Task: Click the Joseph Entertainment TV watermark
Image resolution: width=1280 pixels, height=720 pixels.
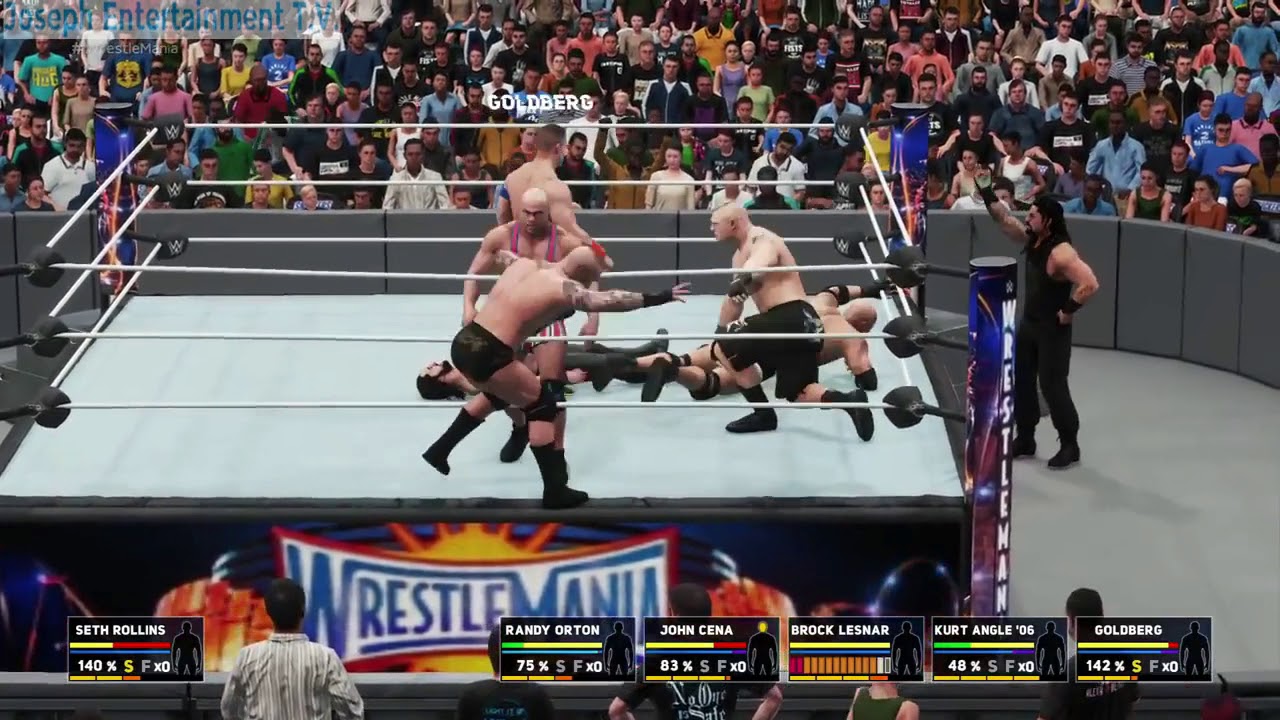Action: tap(170, 17)
